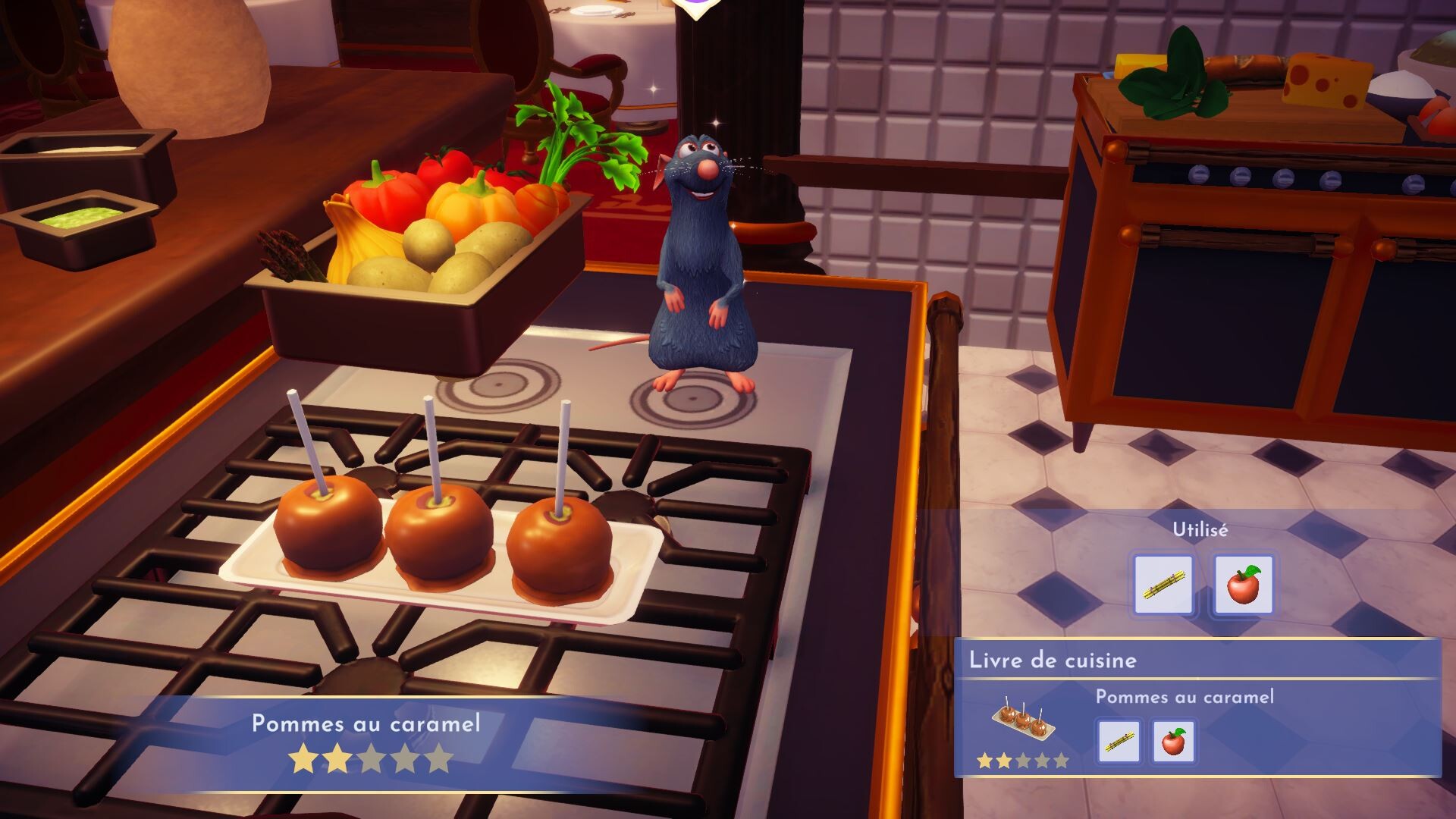Select the apple slot under Utilisé
The height and width of the screenshot is (819, 1456).
(x=1243, y=585)
